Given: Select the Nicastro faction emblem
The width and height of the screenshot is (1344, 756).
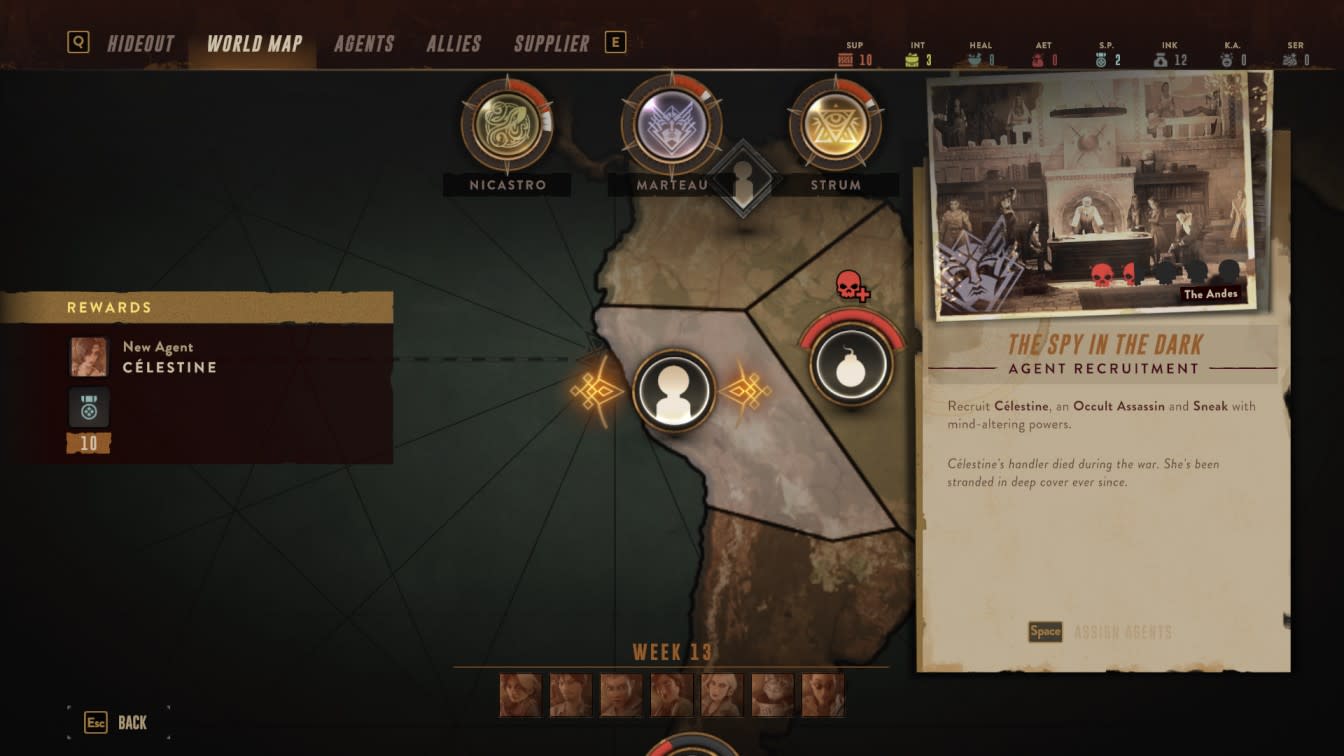Looking at the screenshot, I should tap(507, 125).
